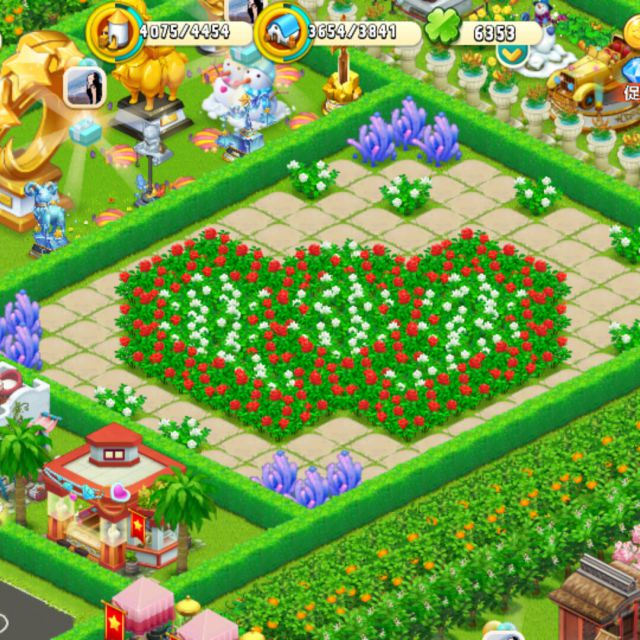The width and height of the screenshot is (640, 640).
Task: Open the player portrait thumbnail
Action: point(84,87)
